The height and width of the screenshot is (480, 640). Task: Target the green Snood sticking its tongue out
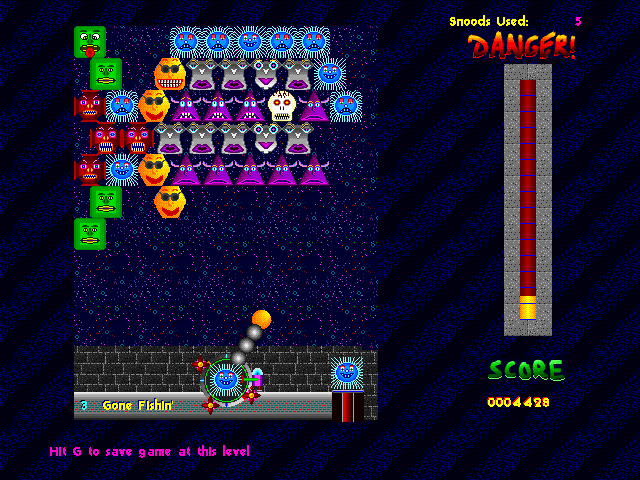(89, 42)
